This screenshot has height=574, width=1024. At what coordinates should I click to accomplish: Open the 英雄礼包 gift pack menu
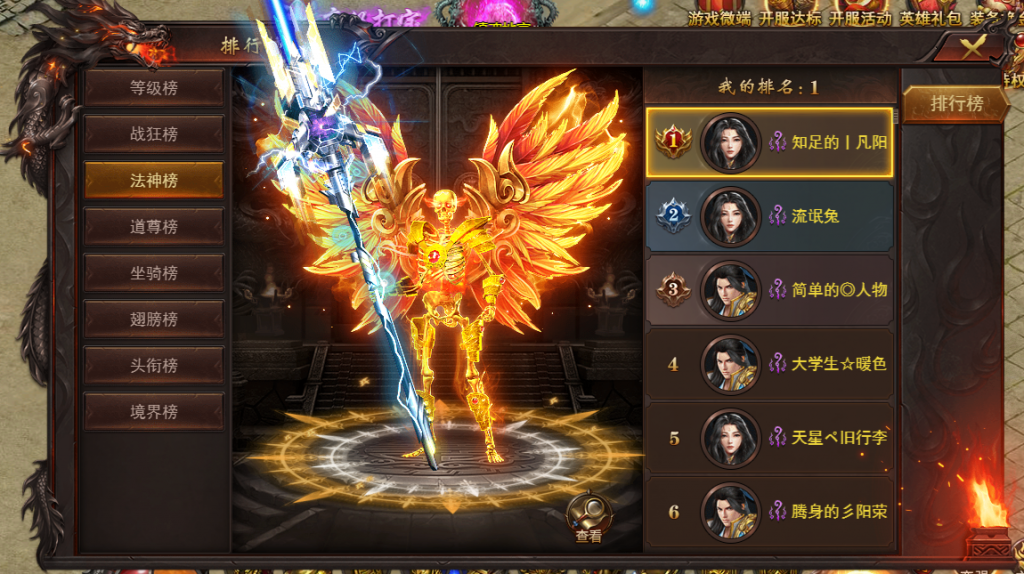[x=930, y=18]
